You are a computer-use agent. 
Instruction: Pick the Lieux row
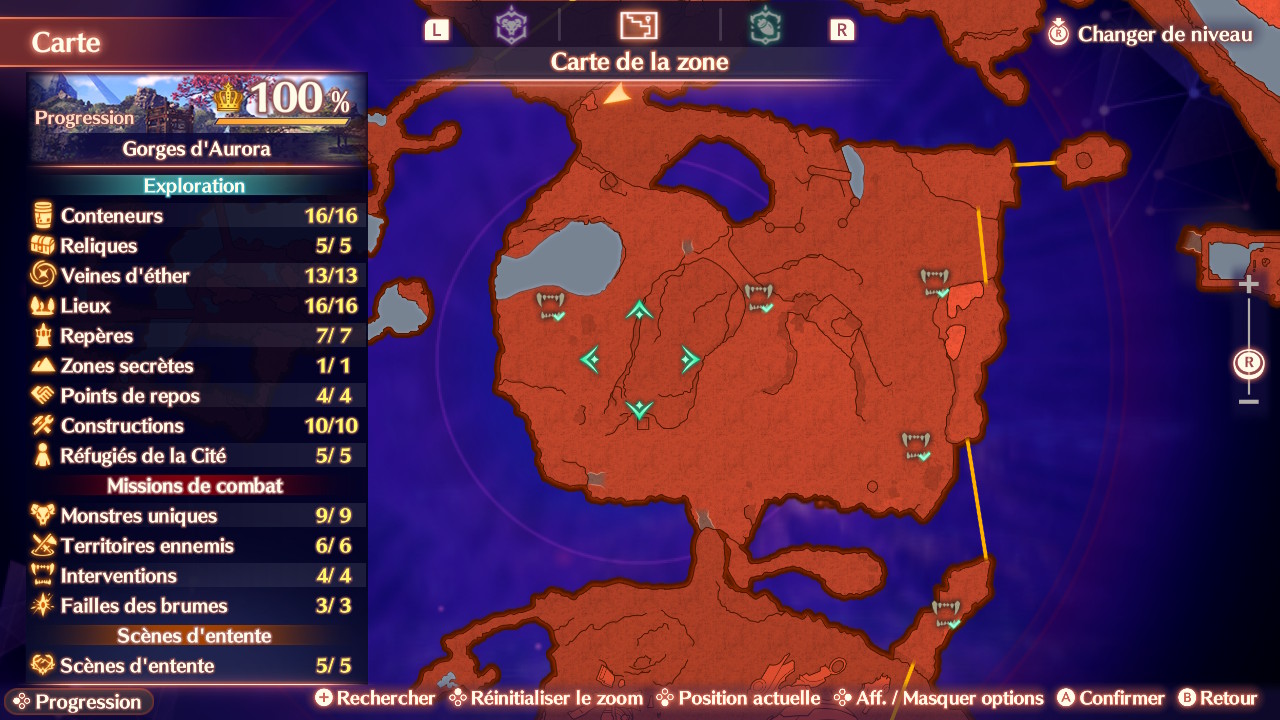[197, 306]
